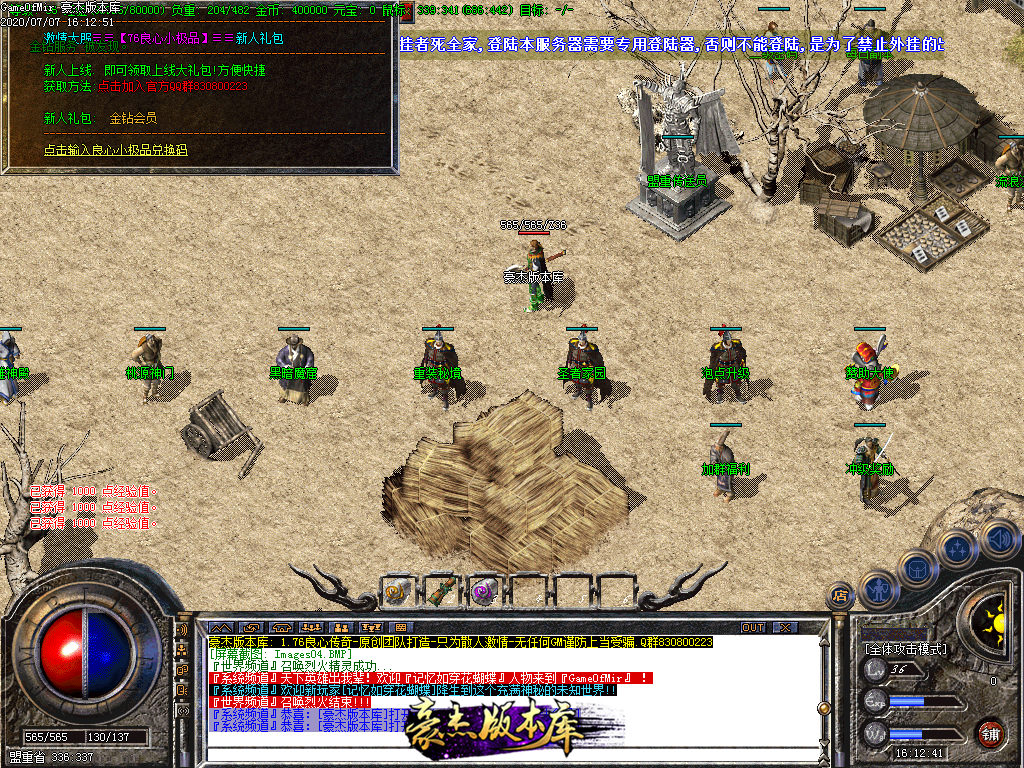The image size is (1024, 768).
Task: Use the green bundle item in the belt
Action: click(440, 592)
